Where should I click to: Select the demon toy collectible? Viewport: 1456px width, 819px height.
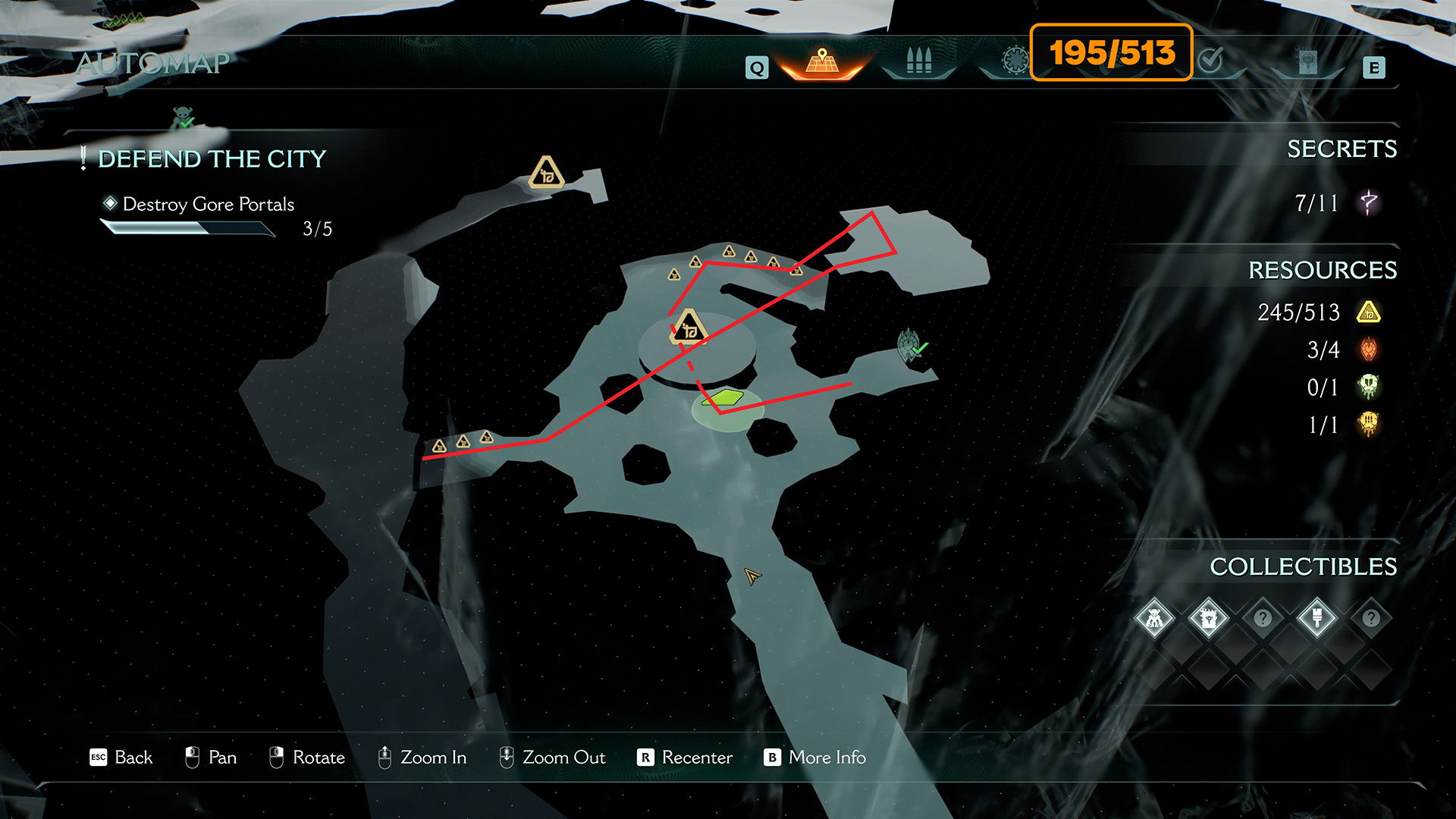1154,619
